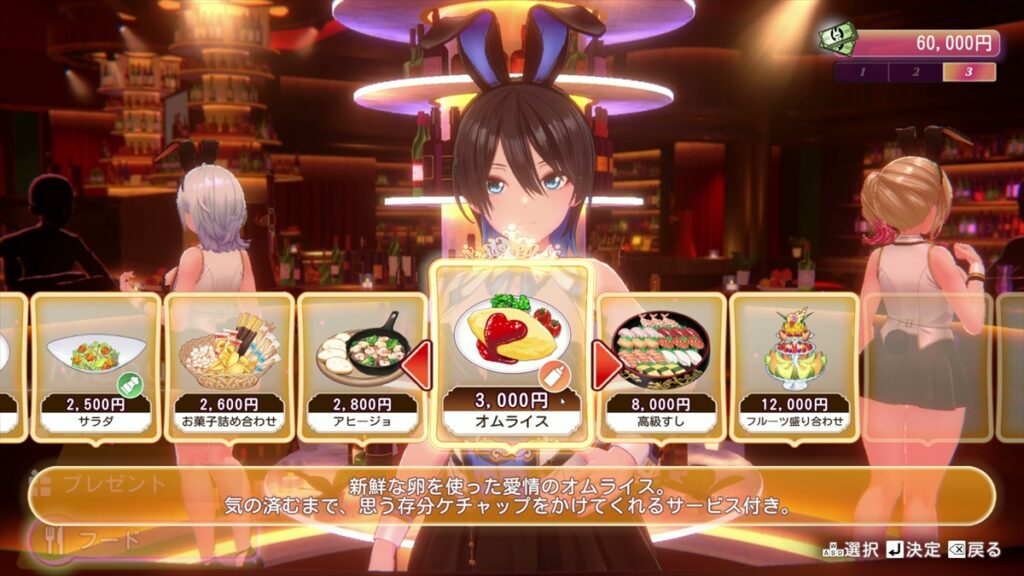This screenshot has width=1024, height=576.
Task: Pick the 12,000 yen fruit platter card
Action: tap(795, 366)
